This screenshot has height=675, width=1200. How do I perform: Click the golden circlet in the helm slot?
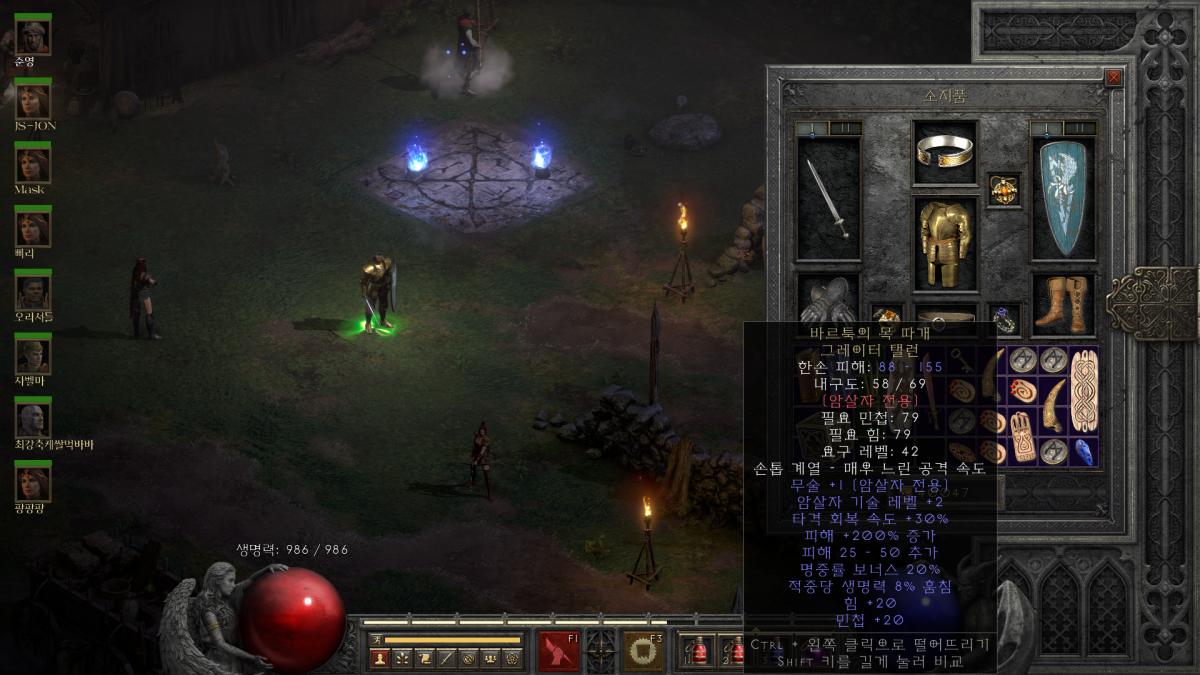coord(945,152)
